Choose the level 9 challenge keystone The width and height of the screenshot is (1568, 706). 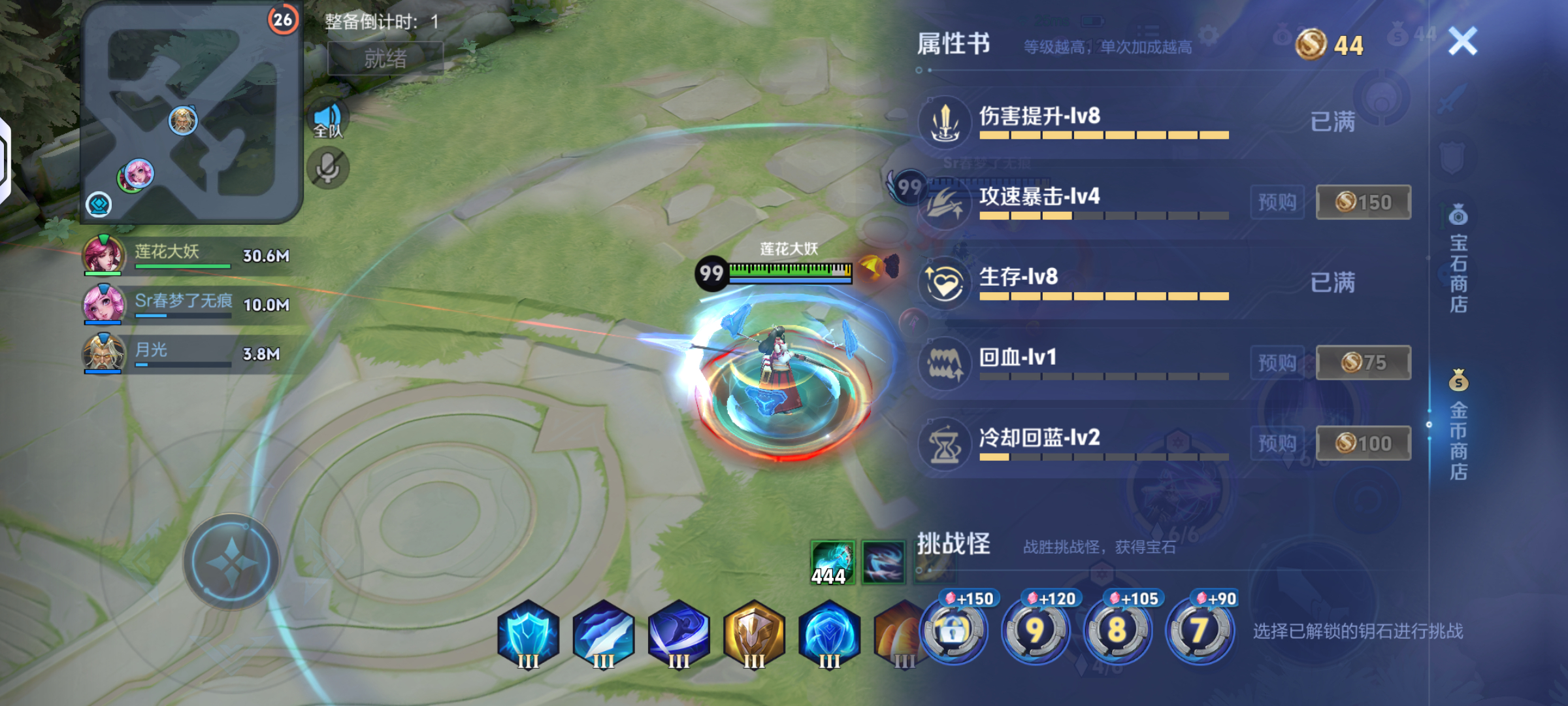[x=1036, y=630]
